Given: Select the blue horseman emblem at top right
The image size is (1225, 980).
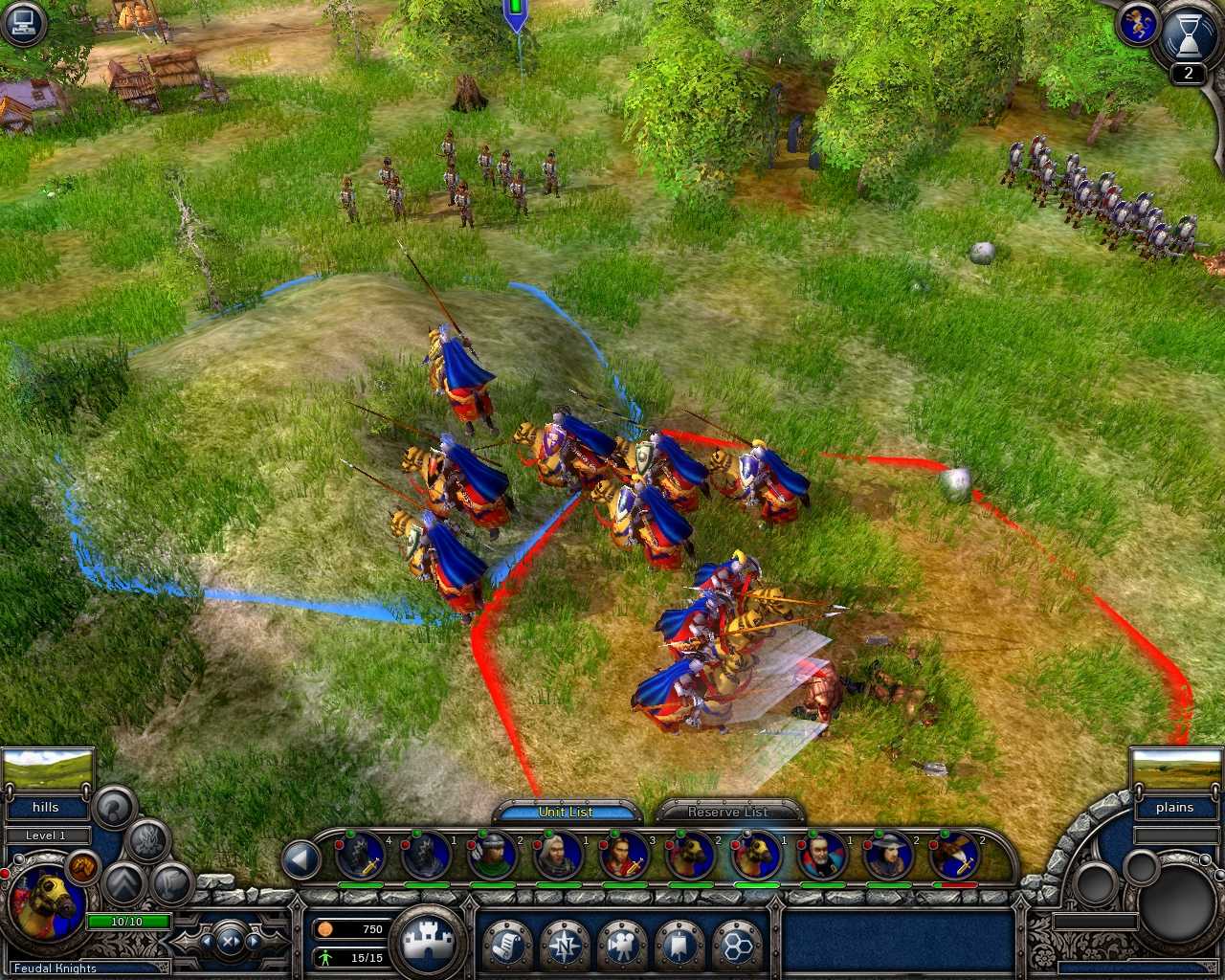Looking at the screenshot, I should point(1138,26).
